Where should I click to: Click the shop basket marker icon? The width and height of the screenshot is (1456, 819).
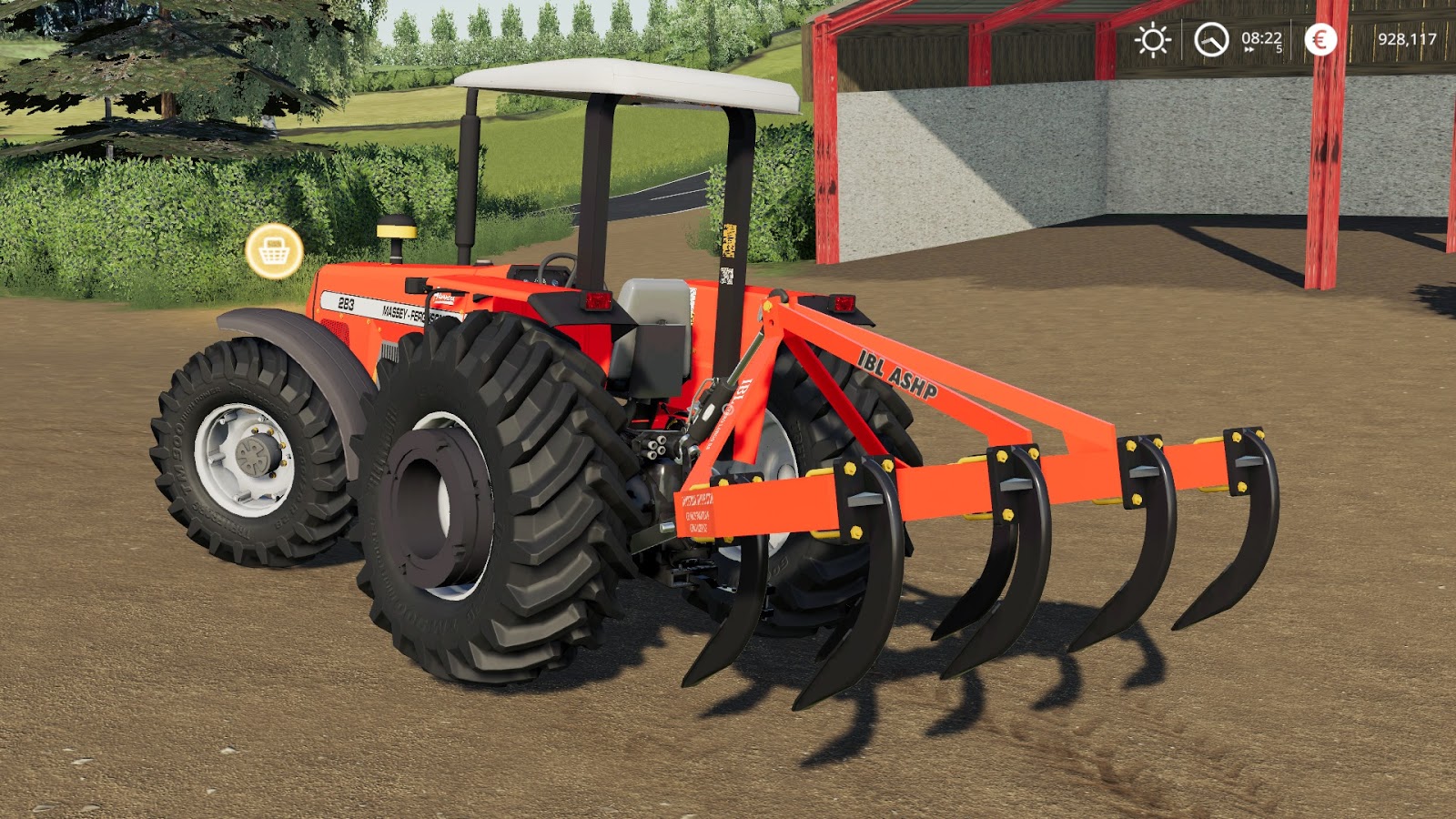277,252
